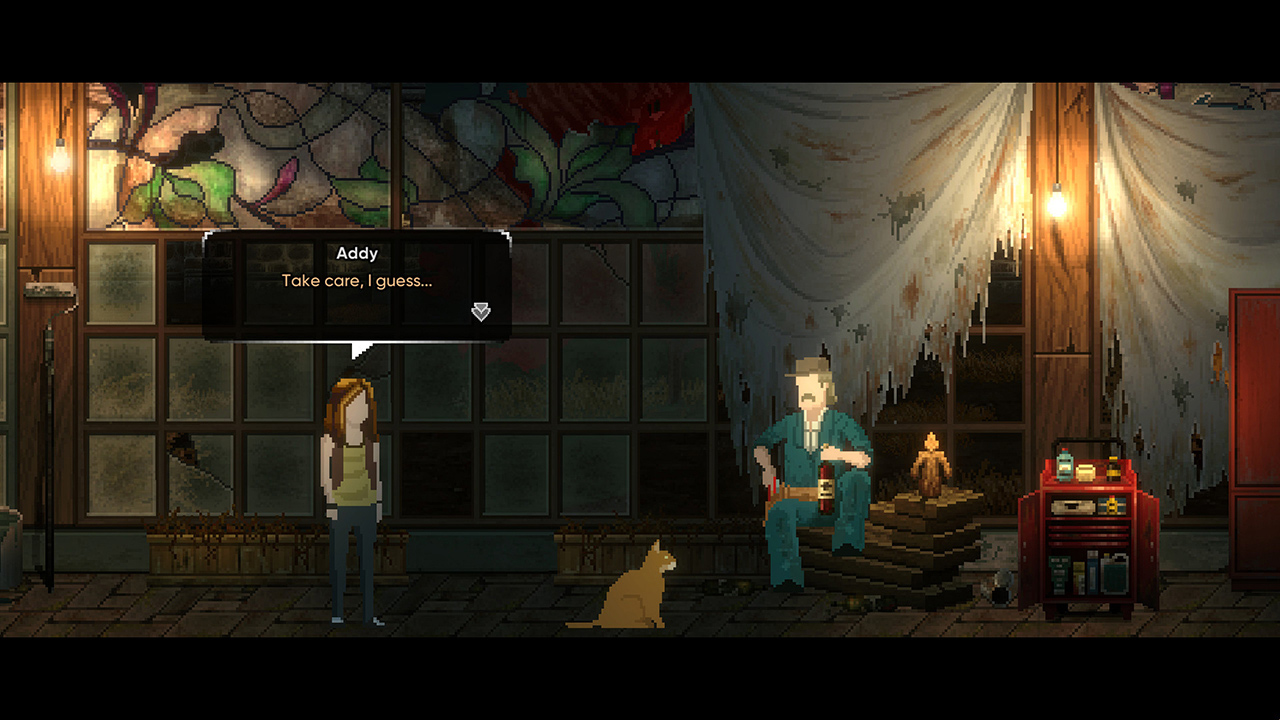This screenshot has width=1280, height=720.
Task: Click the dialogue advance arrow
Action: [480, 312]
